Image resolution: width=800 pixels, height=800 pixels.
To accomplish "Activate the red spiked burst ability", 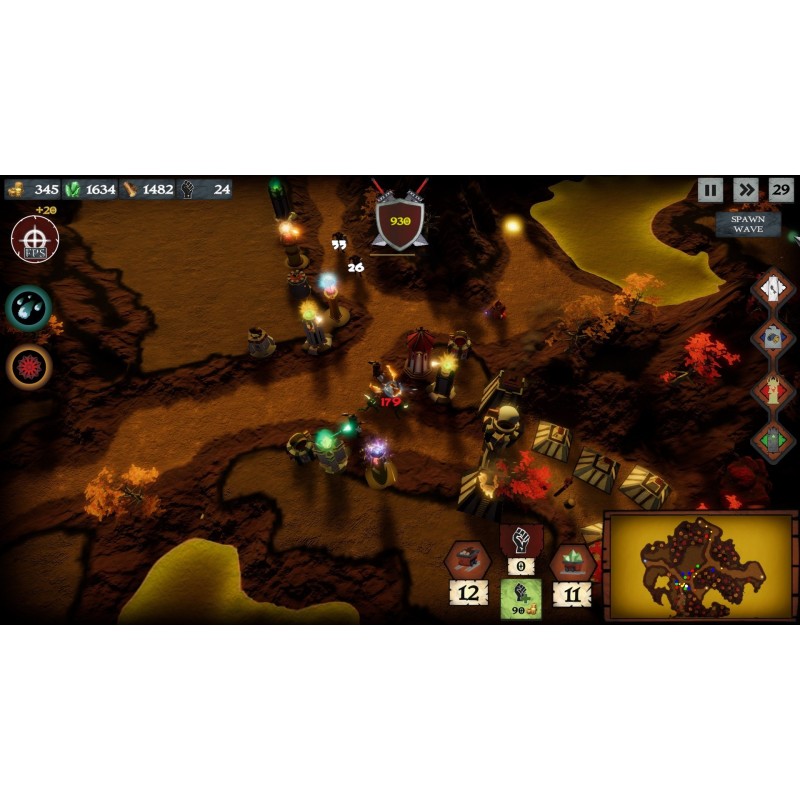I will point(29,366).
